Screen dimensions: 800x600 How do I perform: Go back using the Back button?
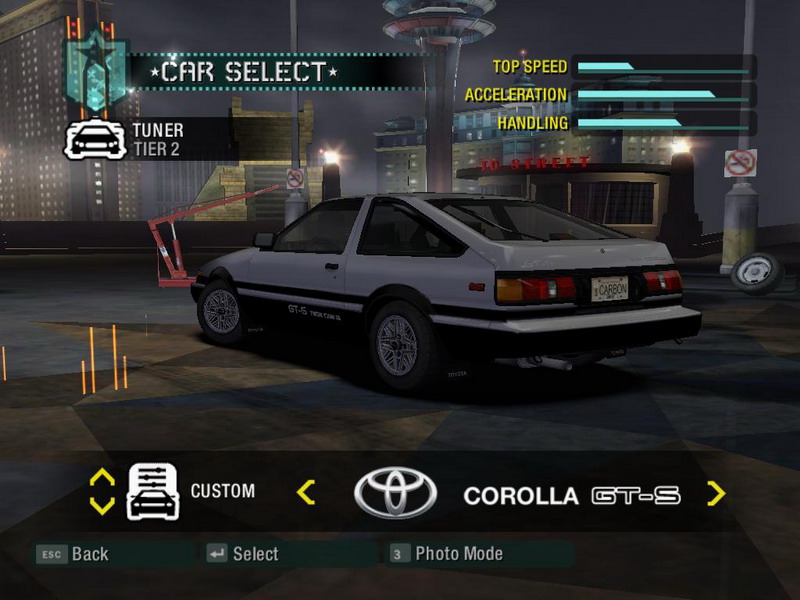(74, 554)
